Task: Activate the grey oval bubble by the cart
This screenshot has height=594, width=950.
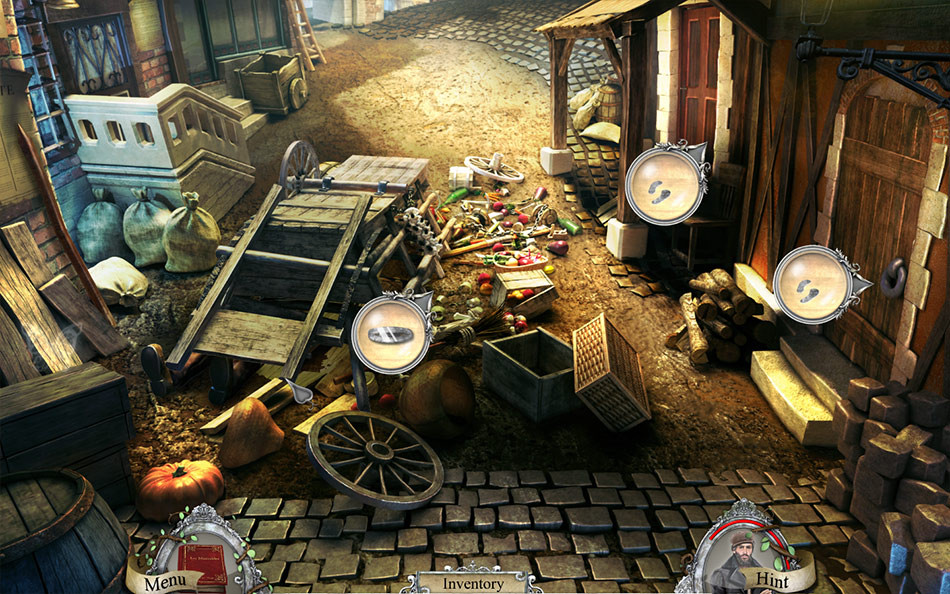Action: [x=390, y=334]
